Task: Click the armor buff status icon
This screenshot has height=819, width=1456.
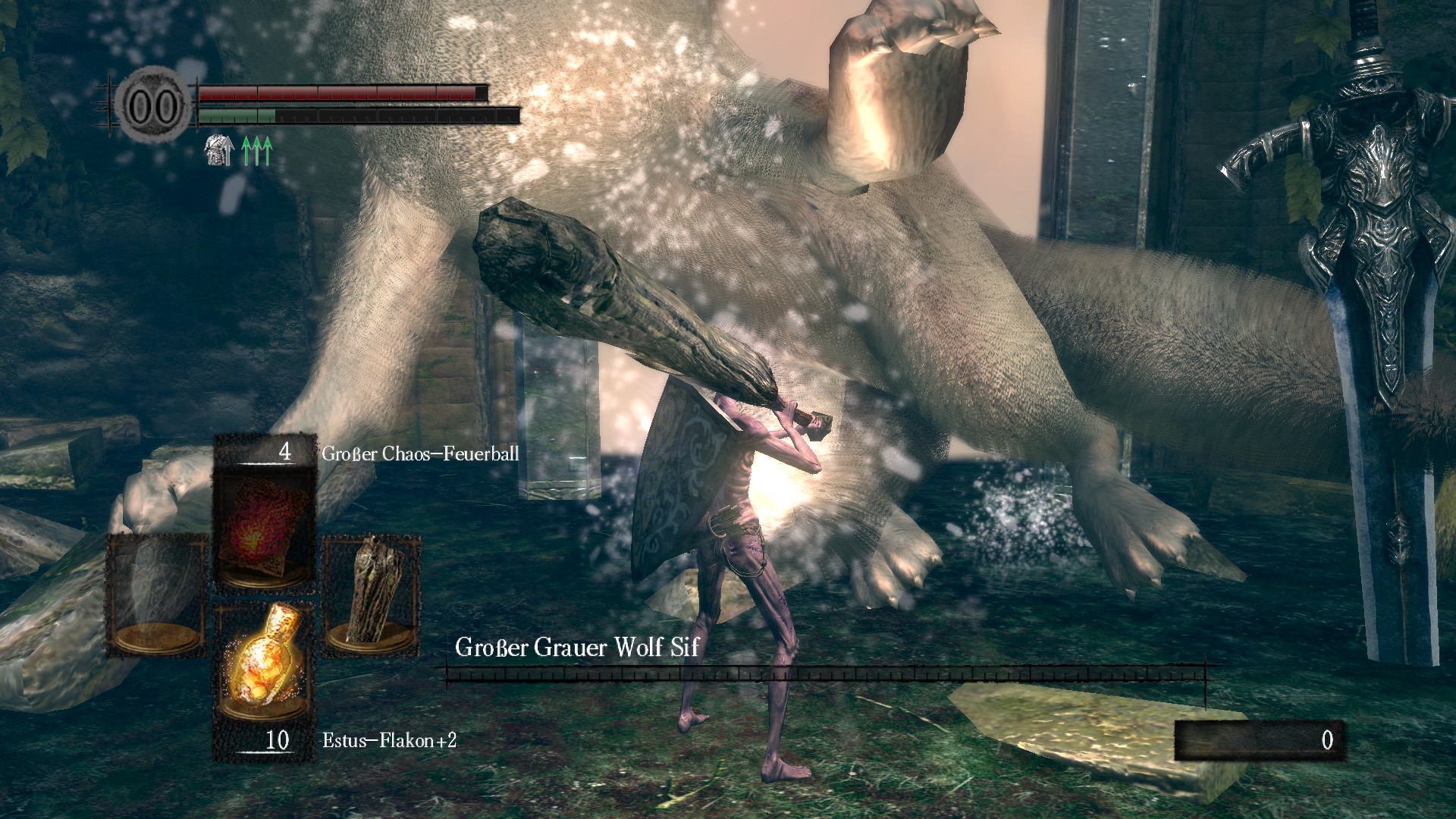Action: [218, 150]
